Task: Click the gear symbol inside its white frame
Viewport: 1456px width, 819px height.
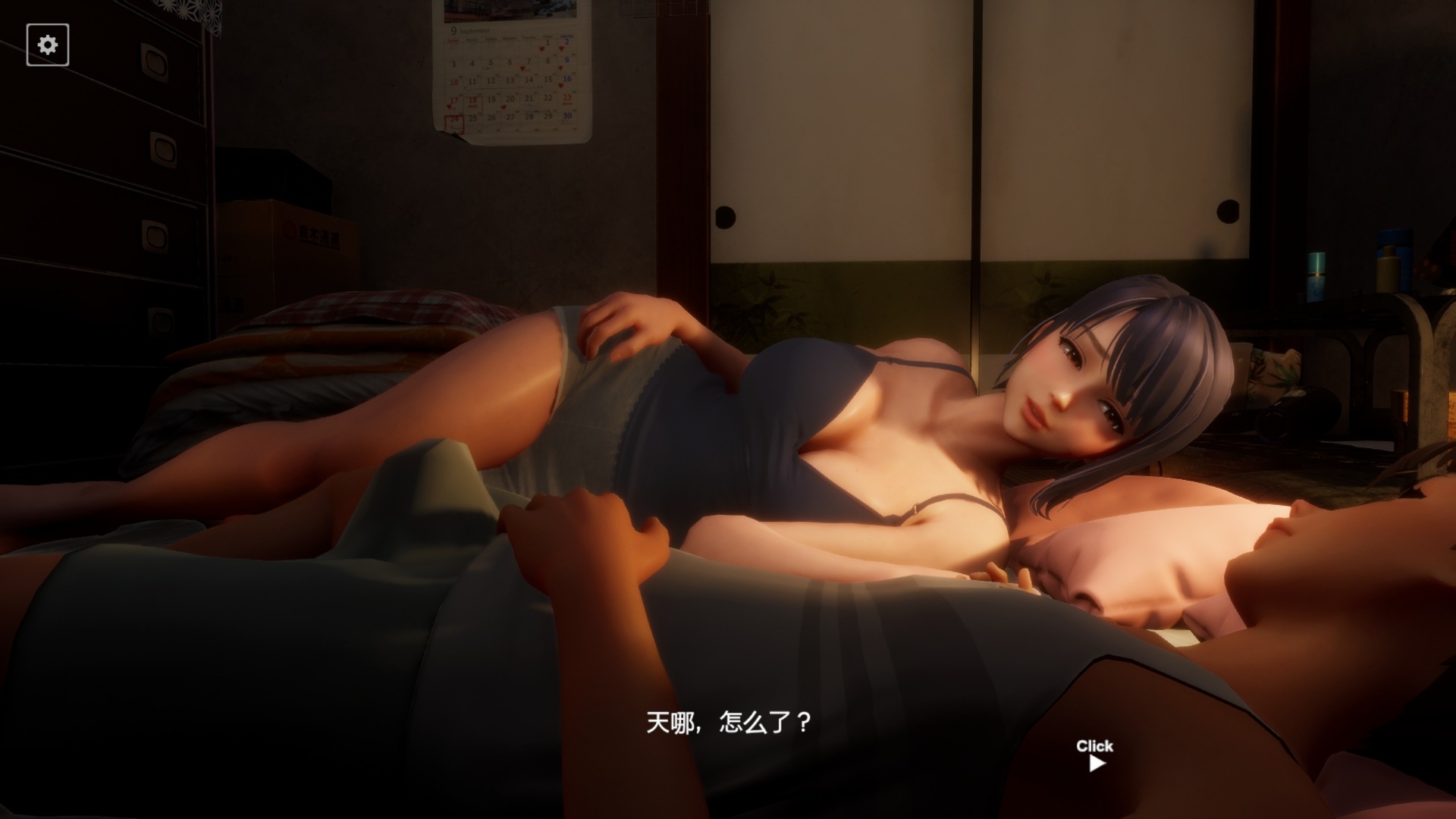Action: tap(48, 45)
